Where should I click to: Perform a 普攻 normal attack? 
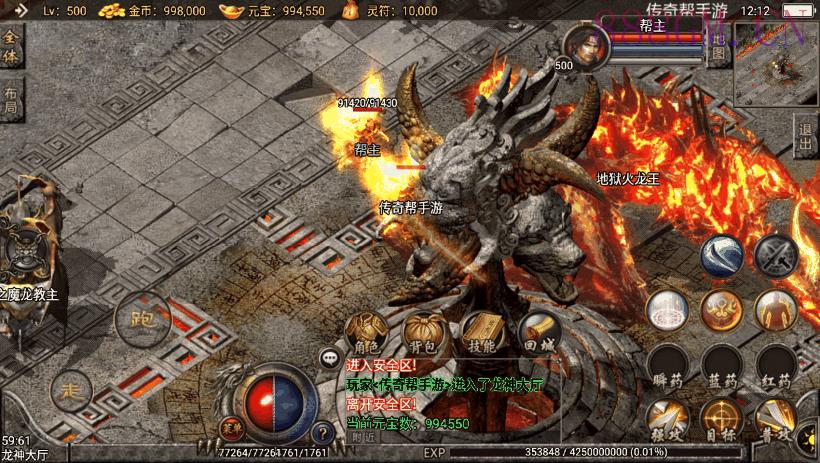click(775, 420)
